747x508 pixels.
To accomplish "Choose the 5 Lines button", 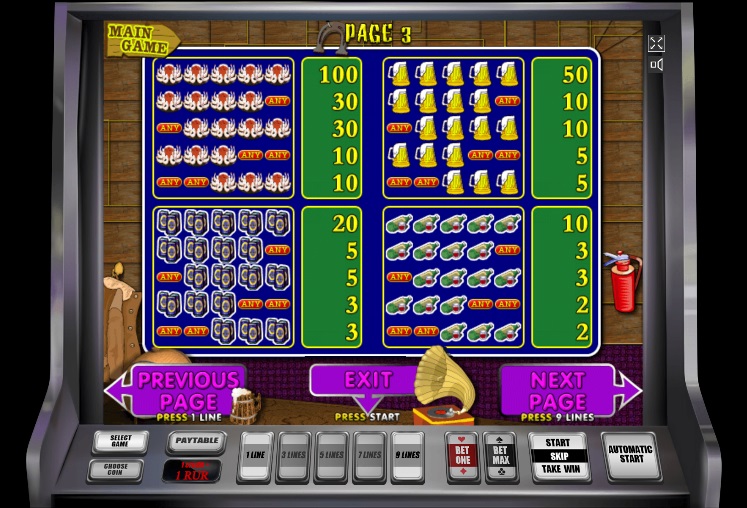I will (331, 457).
